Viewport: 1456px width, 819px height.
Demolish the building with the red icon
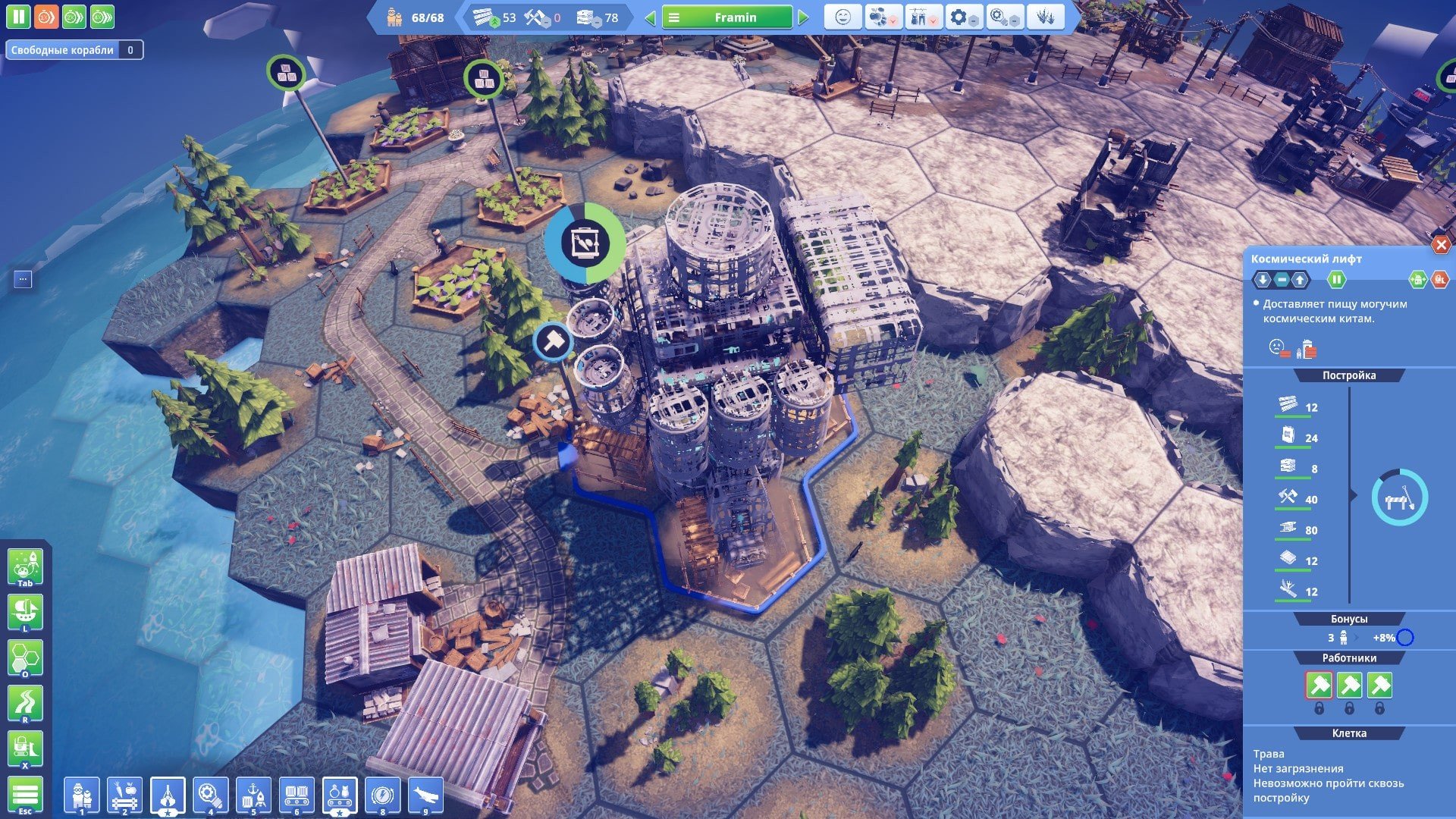pyautogui.click(x=1439, y=280)
